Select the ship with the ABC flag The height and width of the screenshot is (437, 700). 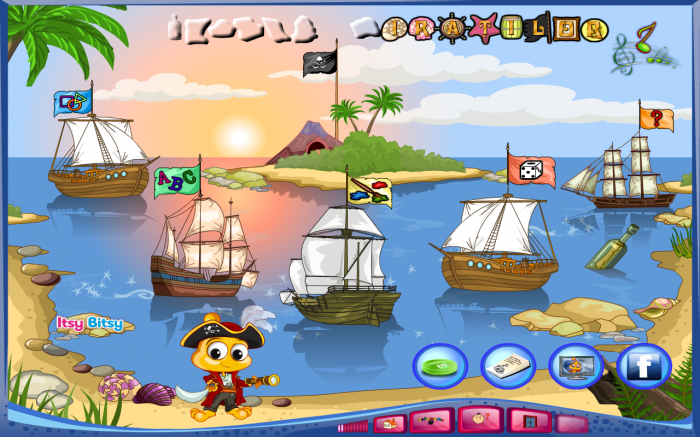click(200, 250)
